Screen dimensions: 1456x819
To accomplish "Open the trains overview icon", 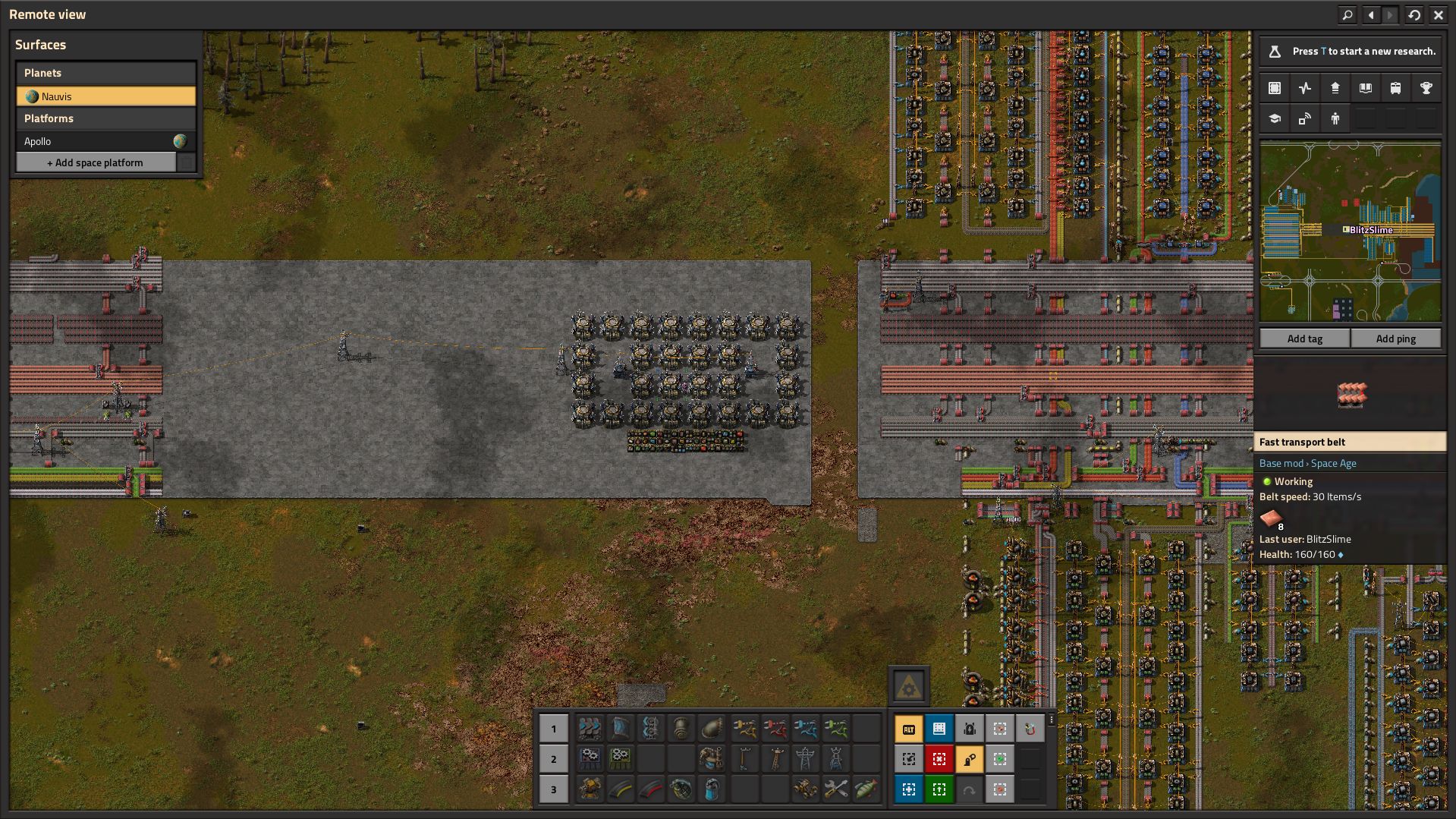I will (1395, 88).
